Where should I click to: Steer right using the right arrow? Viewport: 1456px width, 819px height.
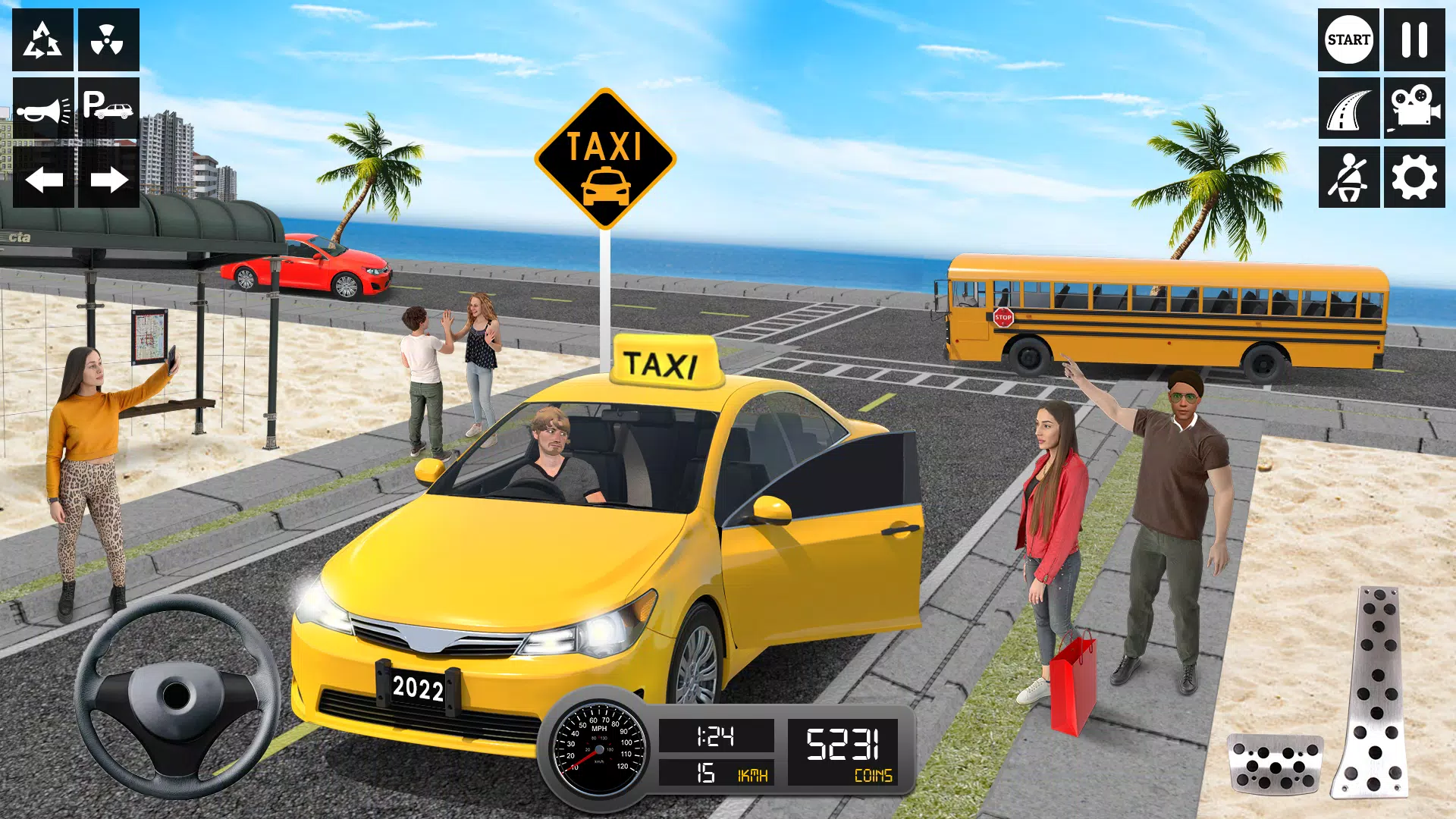tap(111, 180)
